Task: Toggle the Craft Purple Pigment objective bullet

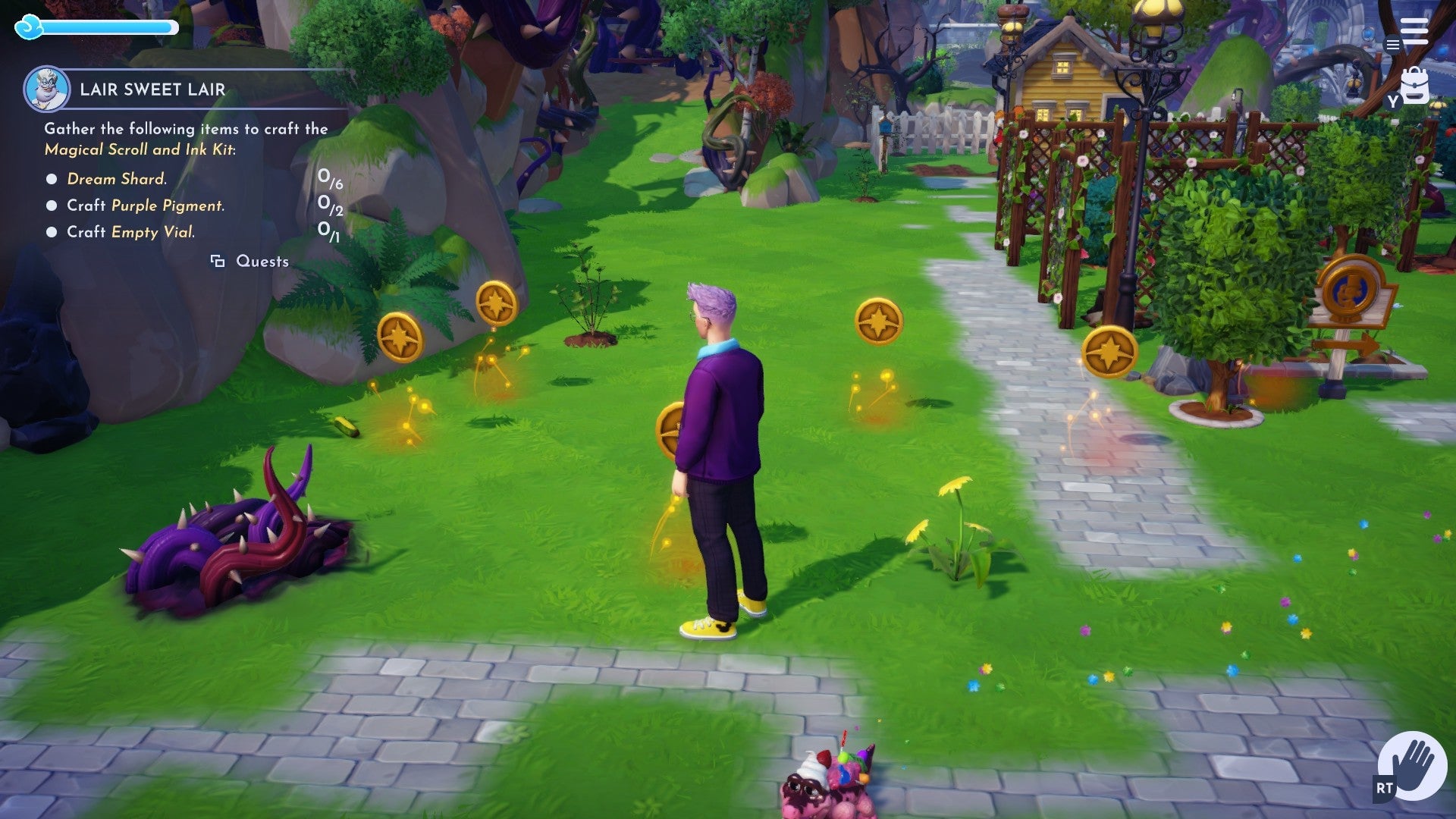Action: [x=51, y=205]
